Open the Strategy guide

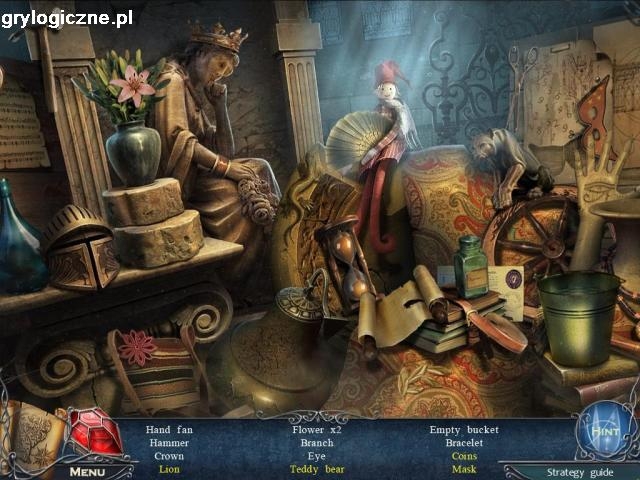click(572, 472)
